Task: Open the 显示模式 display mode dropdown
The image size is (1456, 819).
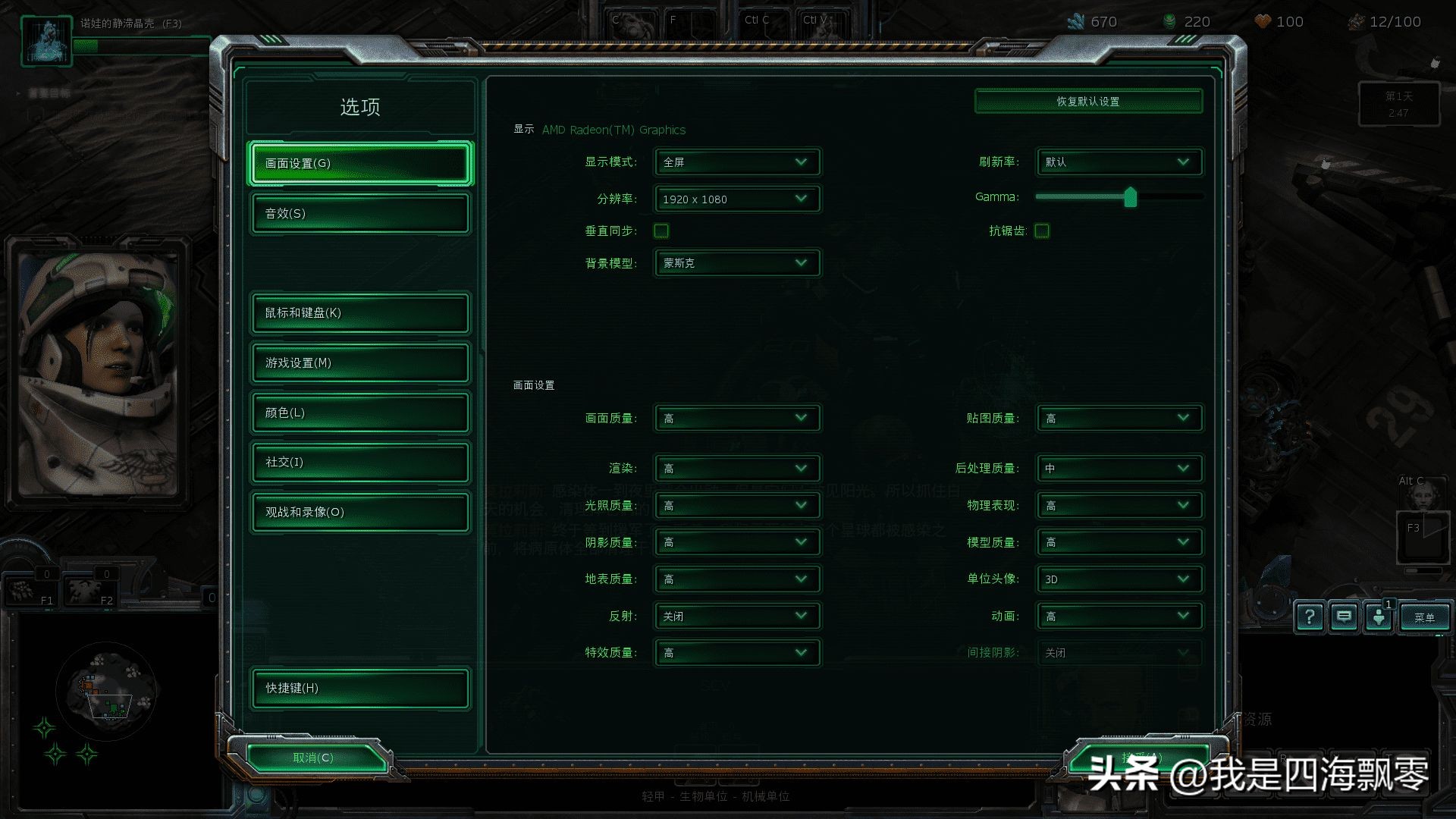Action: click(736, 162)
